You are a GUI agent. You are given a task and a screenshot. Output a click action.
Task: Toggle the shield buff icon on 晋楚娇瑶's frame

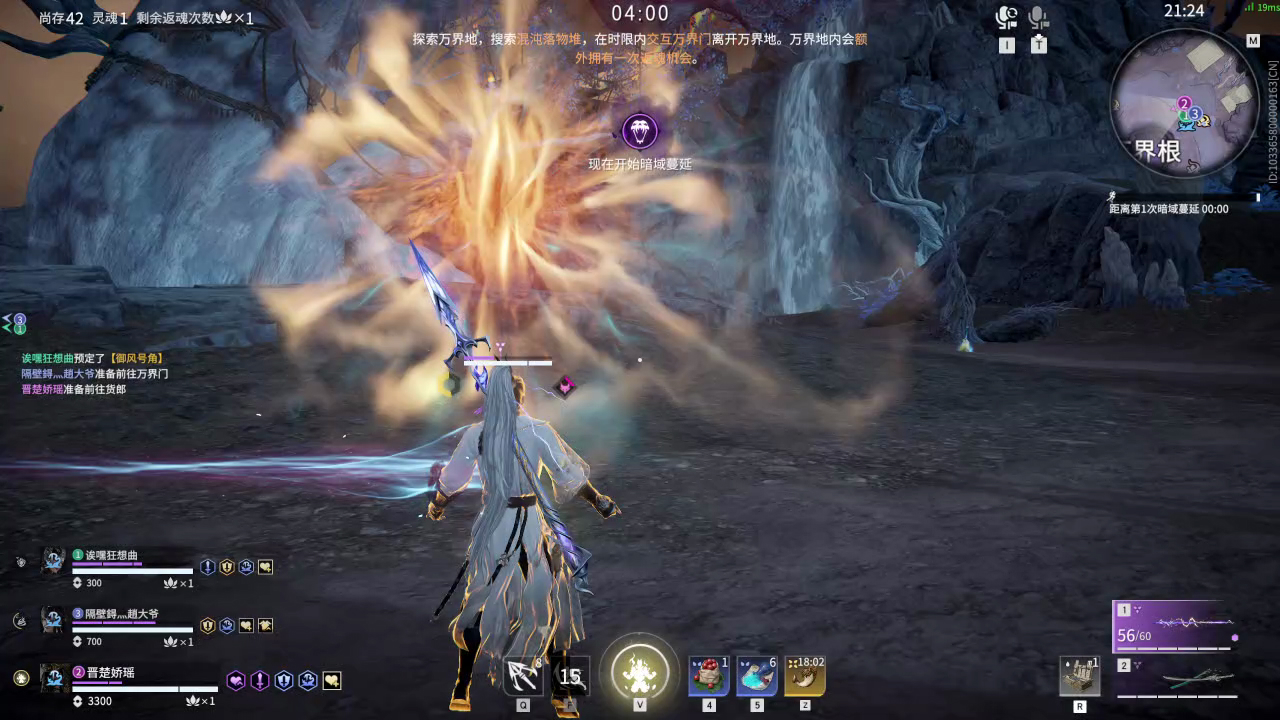tap(285, 682)
